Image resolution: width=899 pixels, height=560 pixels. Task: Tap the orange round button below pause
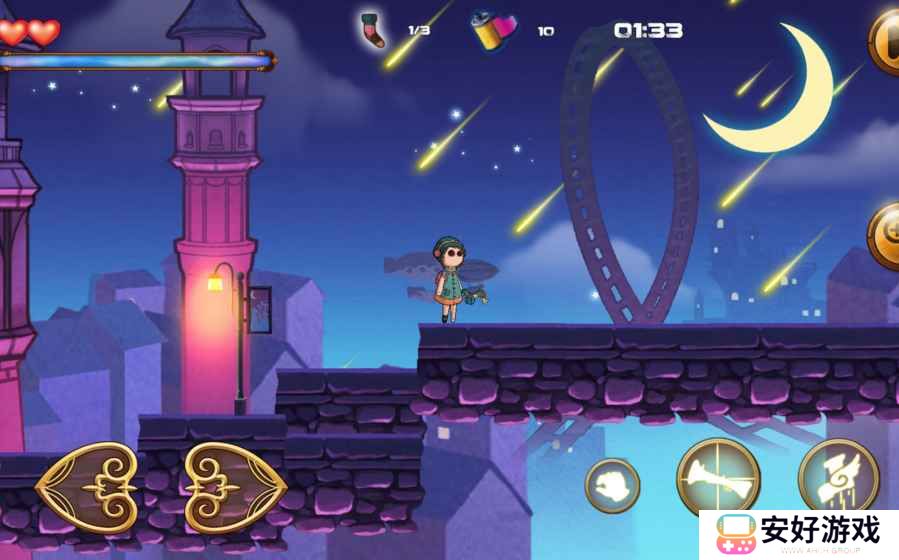click(x=885, y=236)
